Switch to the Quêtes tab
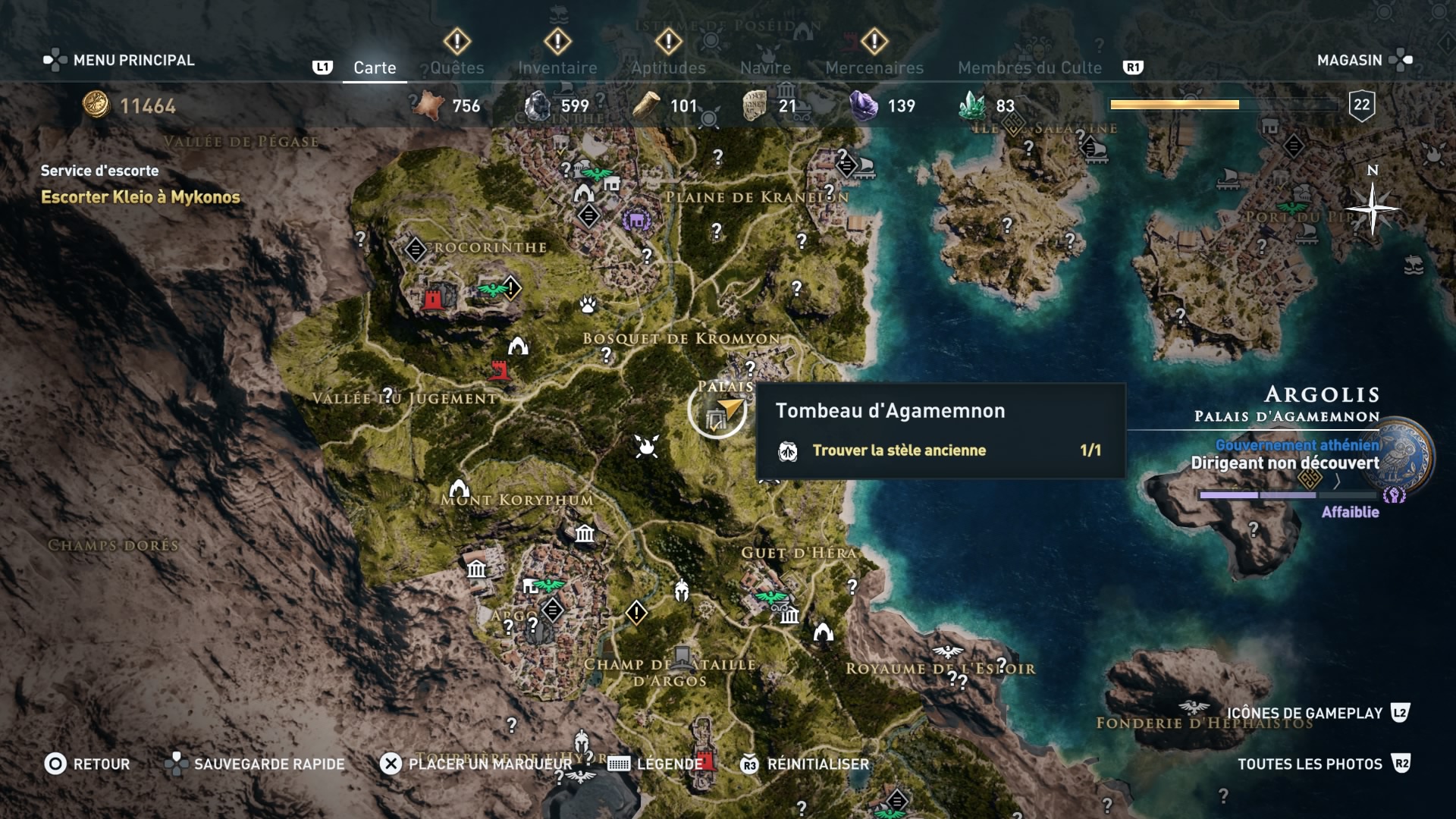The height and width of the screenshot is (819, 1456). click(457, 67)
